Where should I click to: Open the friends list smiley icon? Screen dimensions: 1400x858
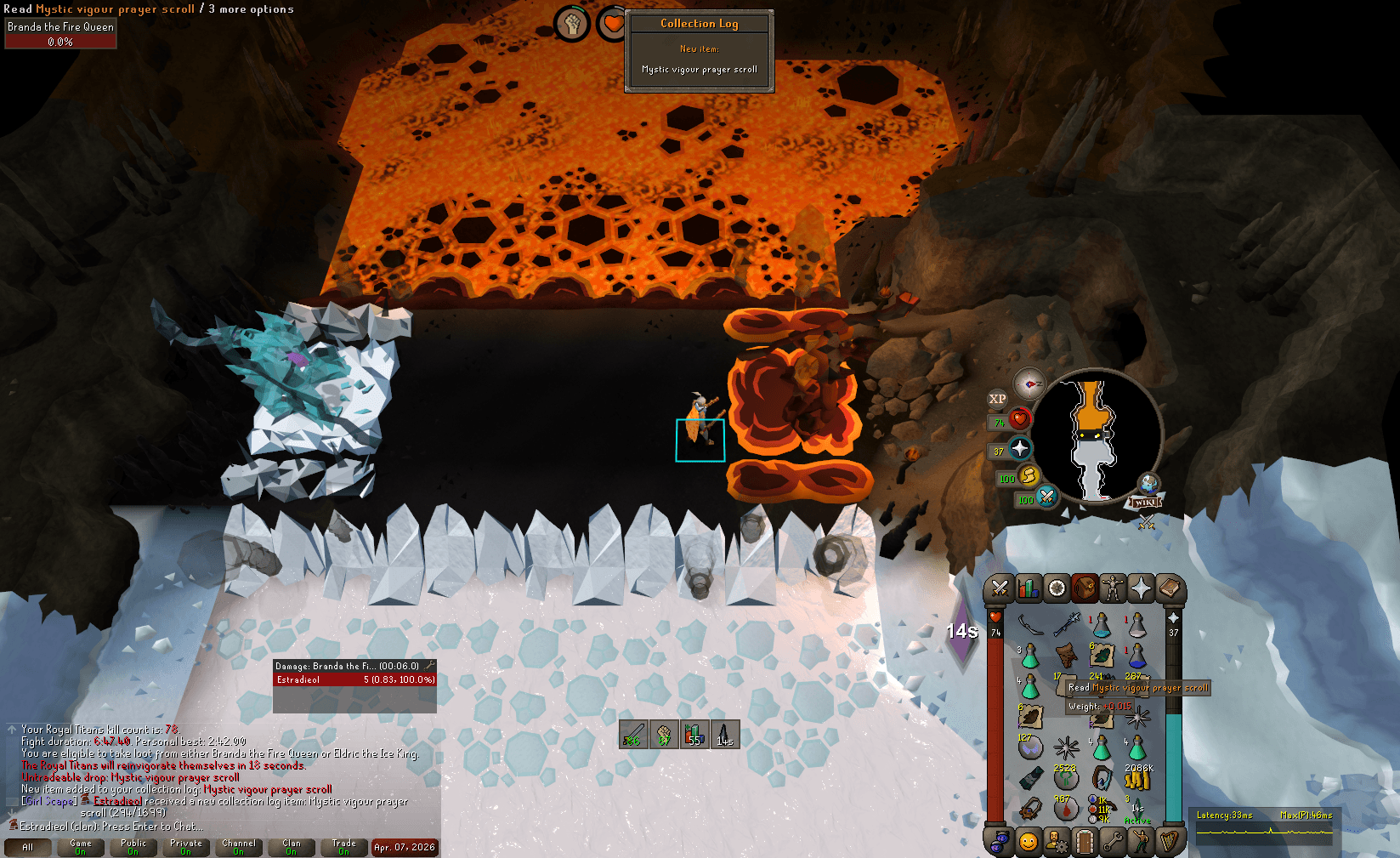click(x=1027, y=842)
